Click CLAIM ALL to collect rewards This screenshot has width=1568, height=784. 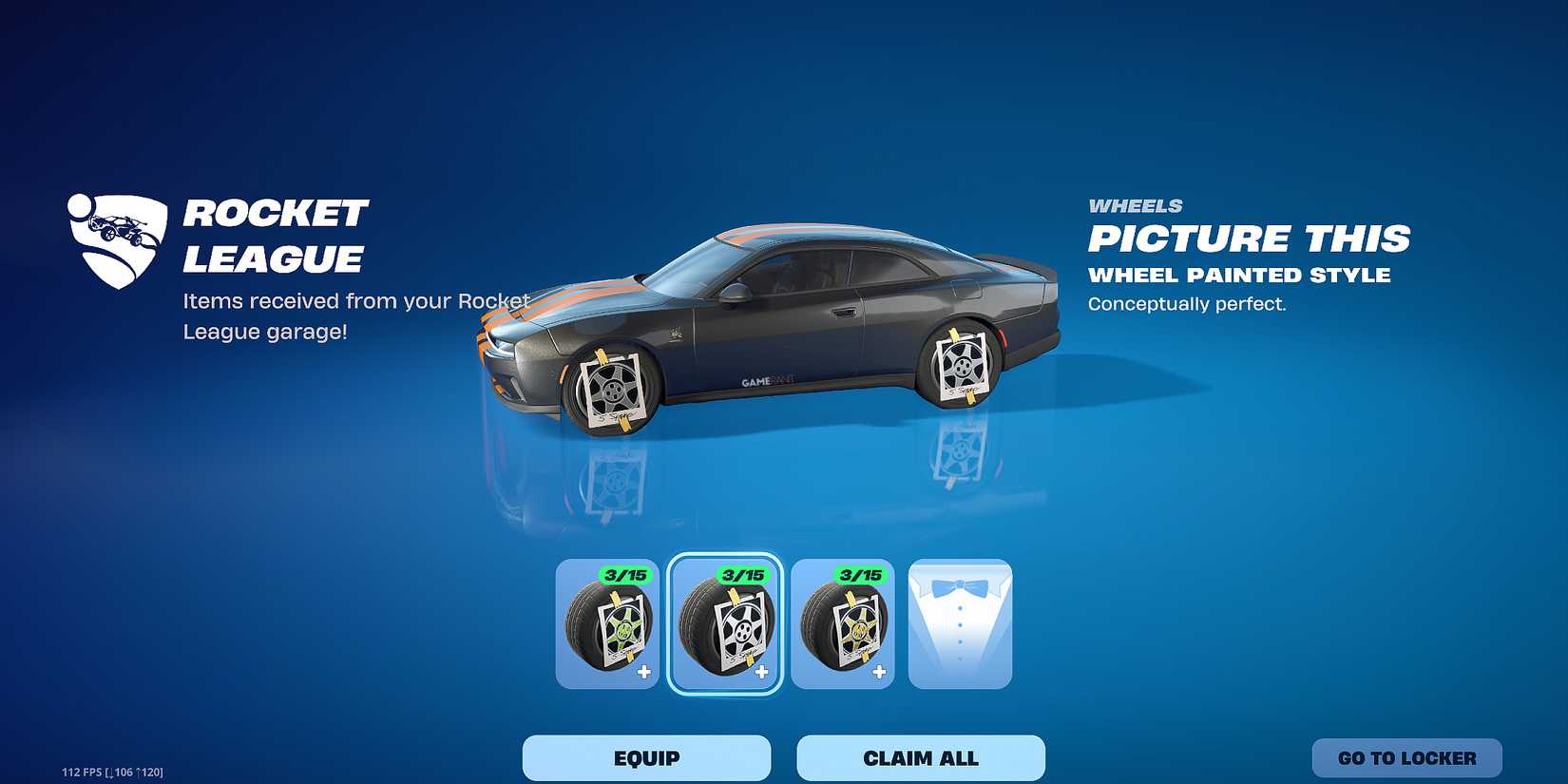click(x=920, y=757)
